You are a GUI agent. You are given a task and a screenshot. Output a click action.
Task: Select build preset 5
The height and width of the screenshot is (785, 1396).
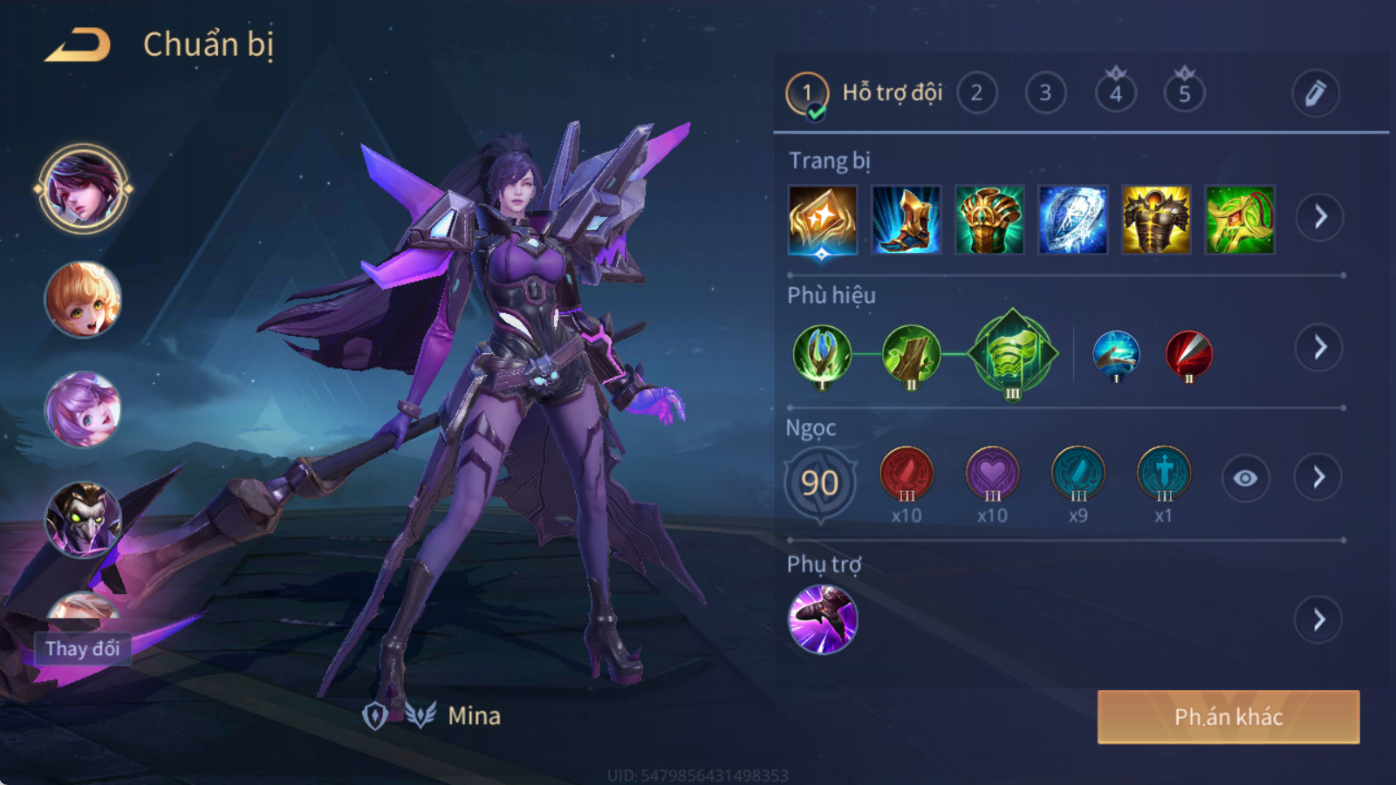coord(1185,94)
